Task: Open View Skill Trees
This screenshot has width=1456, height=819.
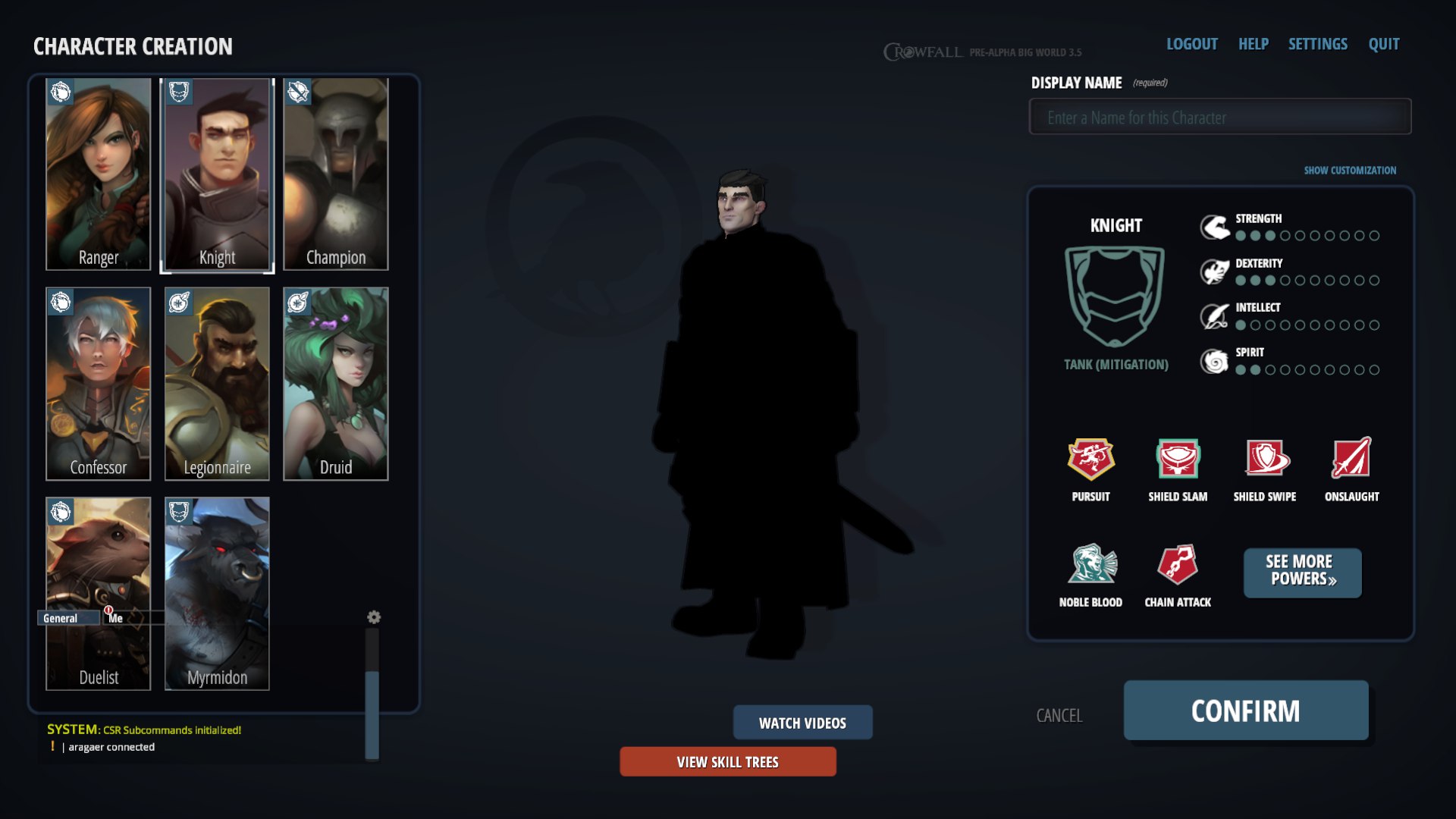Action: pos(727,762)
